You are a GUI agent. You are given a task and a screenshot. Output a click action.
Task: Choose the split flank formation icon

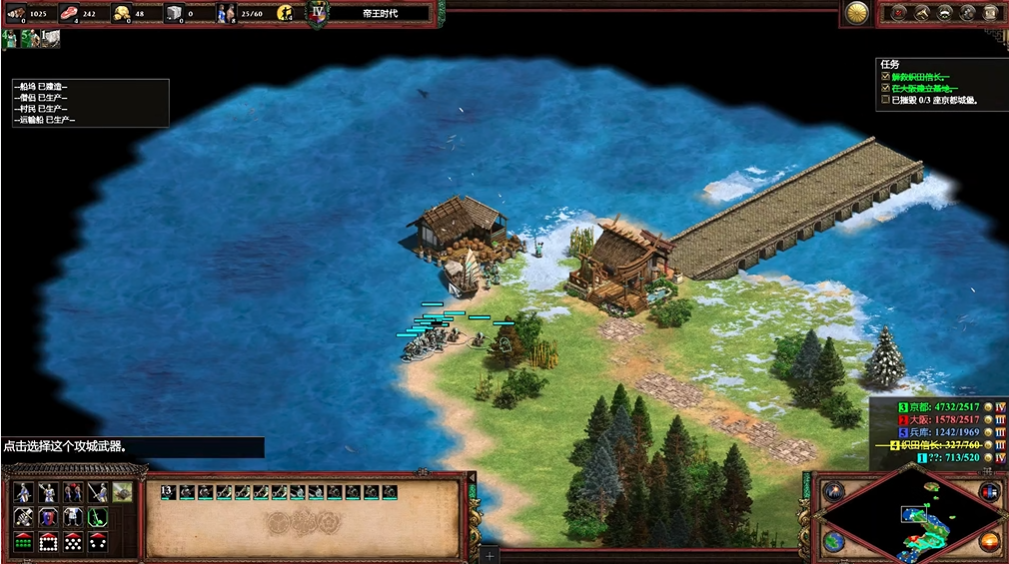click(97, 542)
